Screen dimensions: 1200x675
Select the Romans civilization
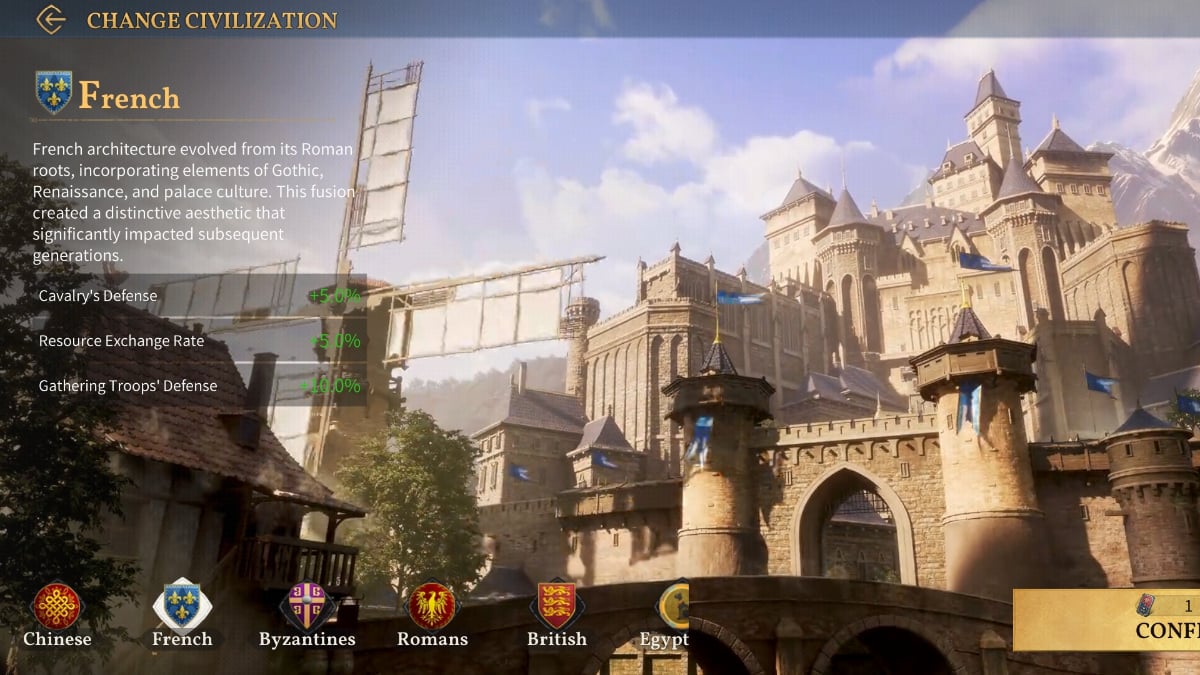click(432, 606)
